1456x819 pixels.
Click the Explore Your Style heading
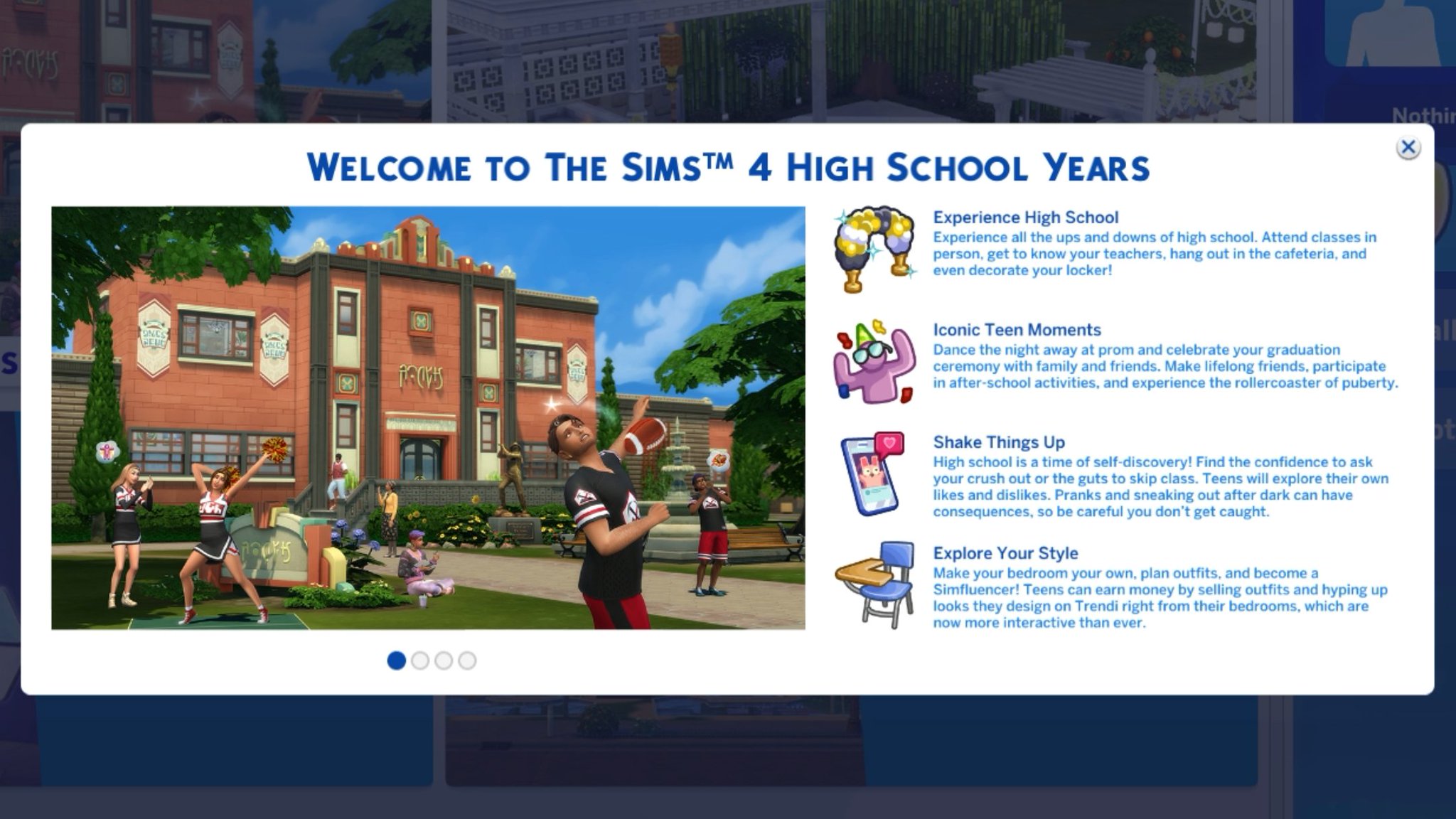(x=1005, y=553)
